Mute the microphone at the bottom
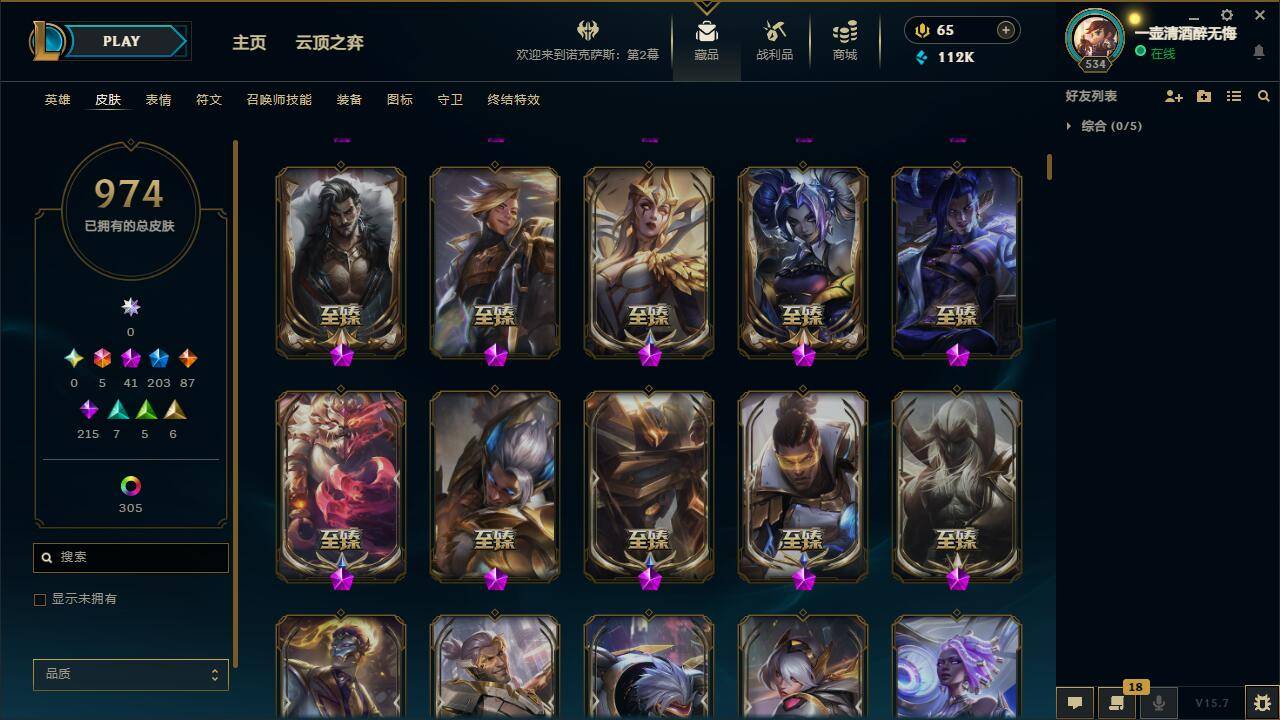 pyautogui.click(x=1159, y=700)
